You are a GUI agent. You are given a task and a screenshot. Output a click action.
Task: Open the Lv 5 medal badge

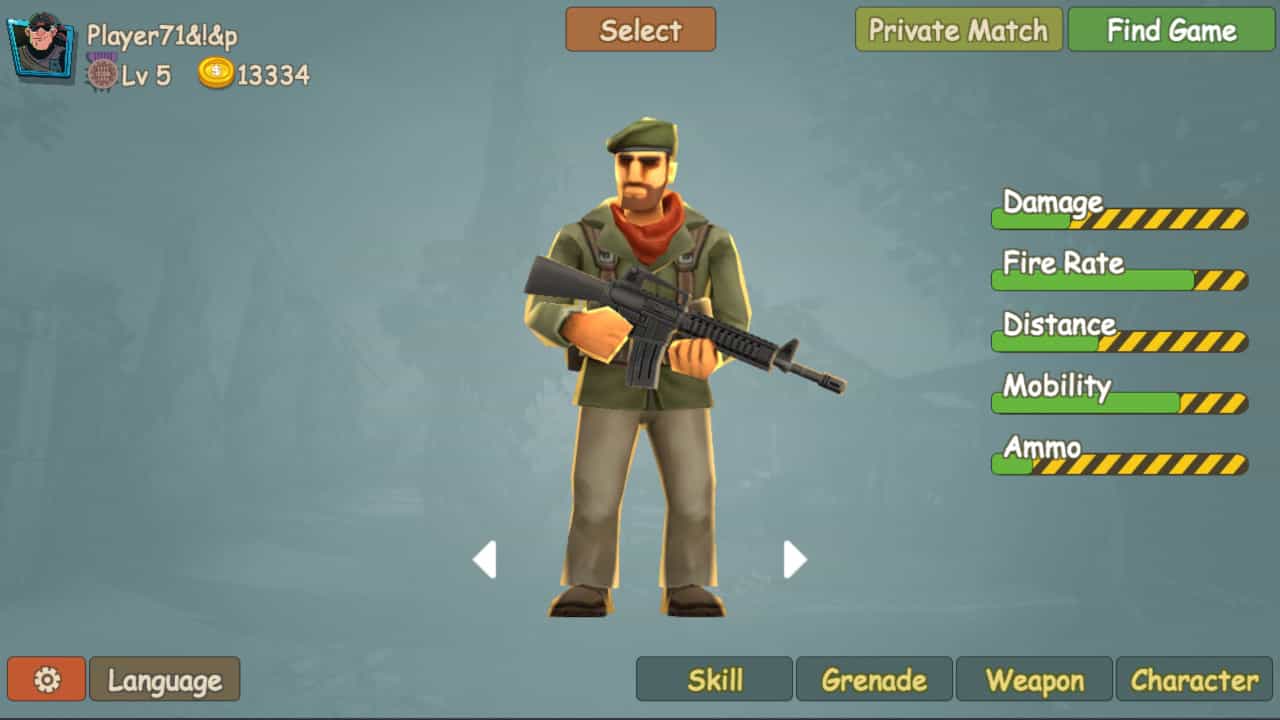[101, 74]
